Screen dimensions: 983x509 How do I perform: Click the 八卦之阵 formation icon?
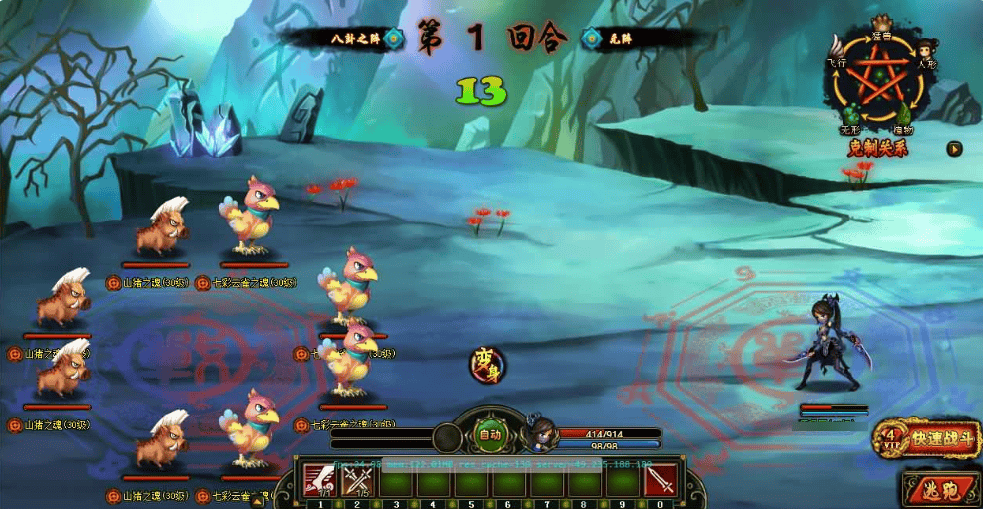pos(393,39)
